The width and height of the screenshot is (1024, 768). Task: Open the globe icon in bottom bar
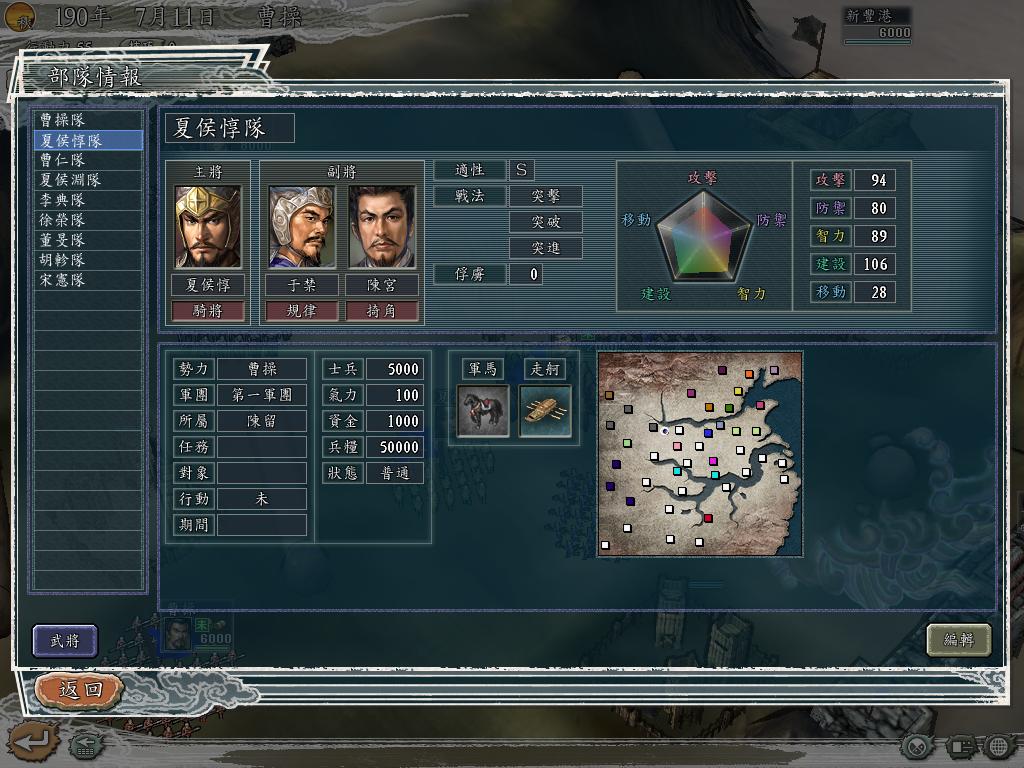(x=998, y=746)
